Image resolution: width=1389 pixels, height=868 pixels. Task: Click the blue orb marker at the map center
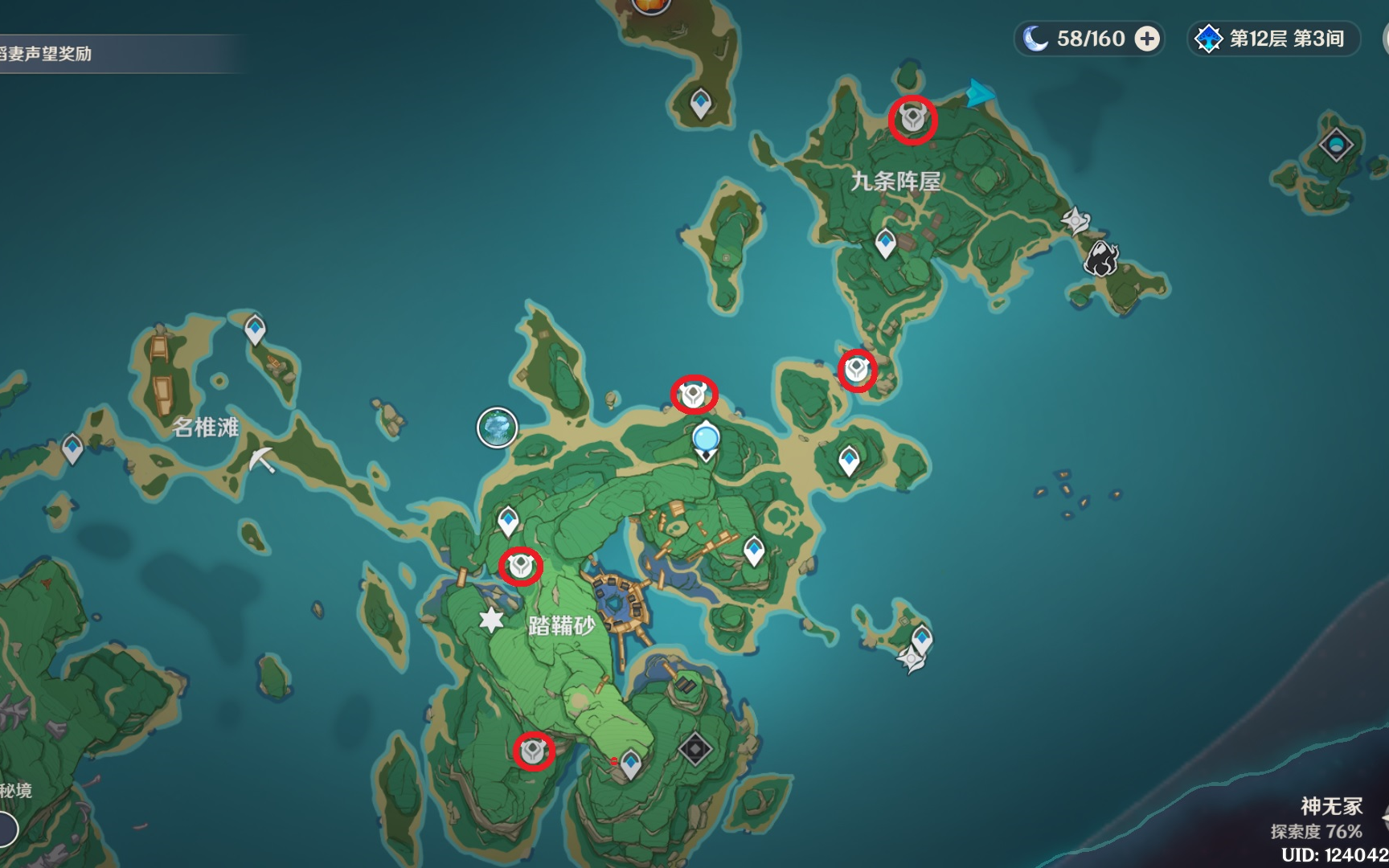[x=705, y=440]
